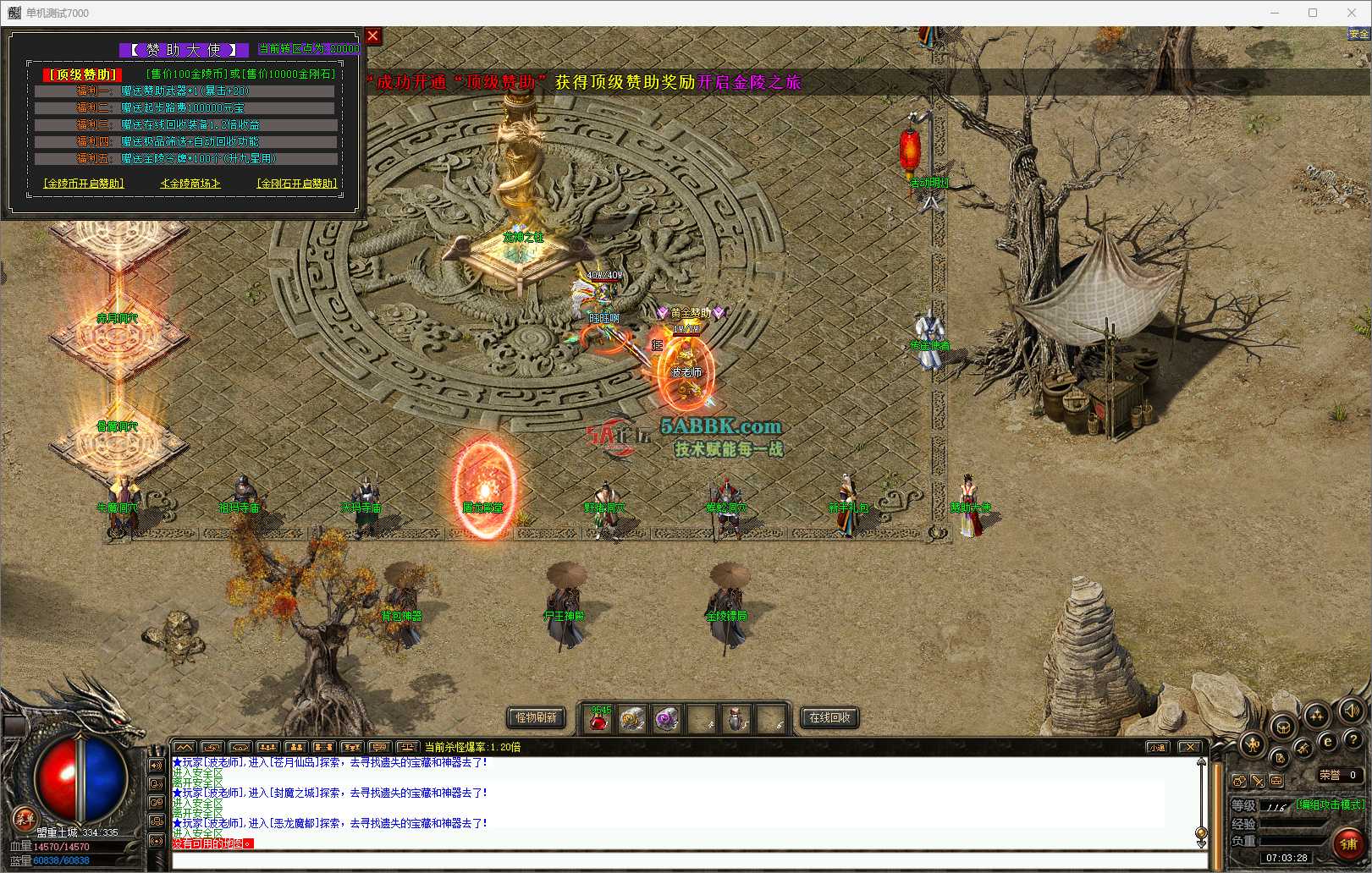Open the question mark help icon

(x=1353, y=741)
